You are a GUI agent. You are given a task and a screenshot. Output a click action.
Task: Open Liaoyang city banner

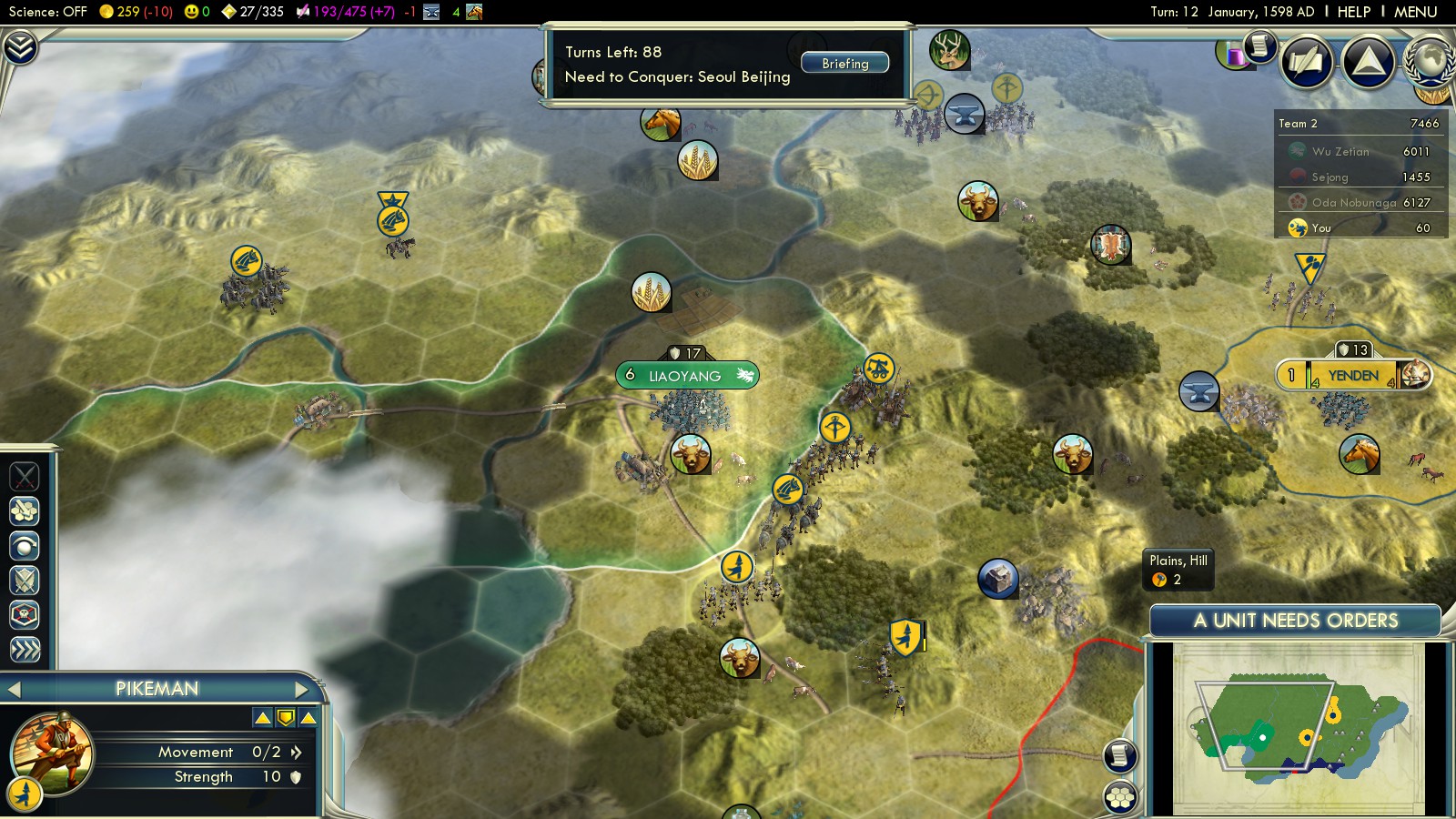[x=686, y=375]
